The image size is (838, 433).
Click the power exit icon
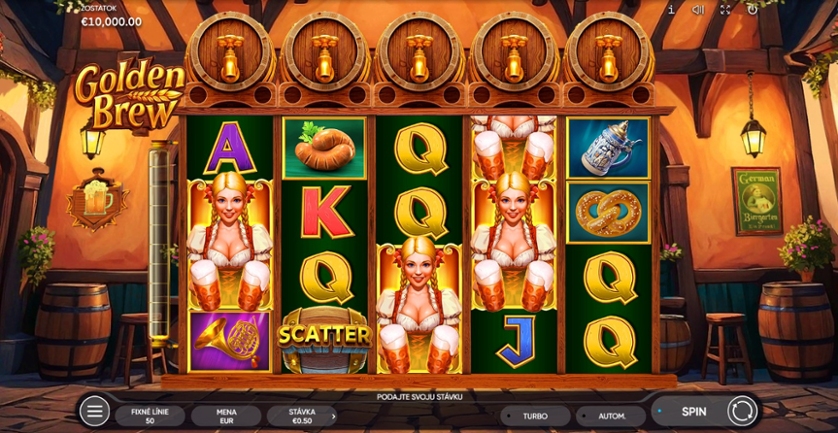(x=752, y=9)
